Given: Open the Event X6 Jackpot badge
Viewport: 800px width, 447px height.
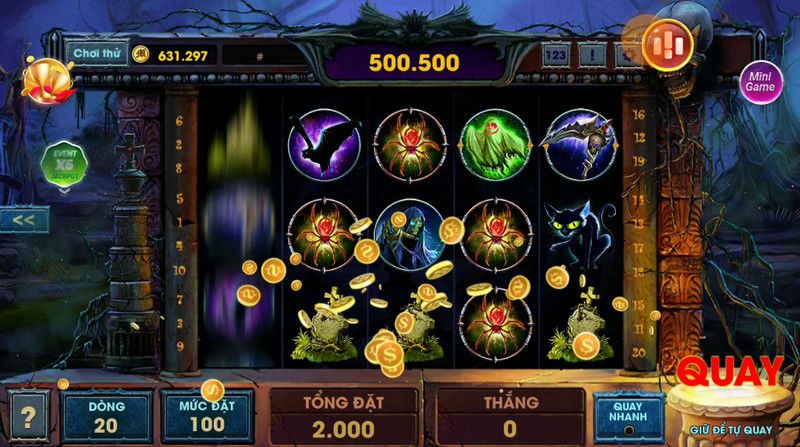Looking at the screenshot, I should (63, 164).
